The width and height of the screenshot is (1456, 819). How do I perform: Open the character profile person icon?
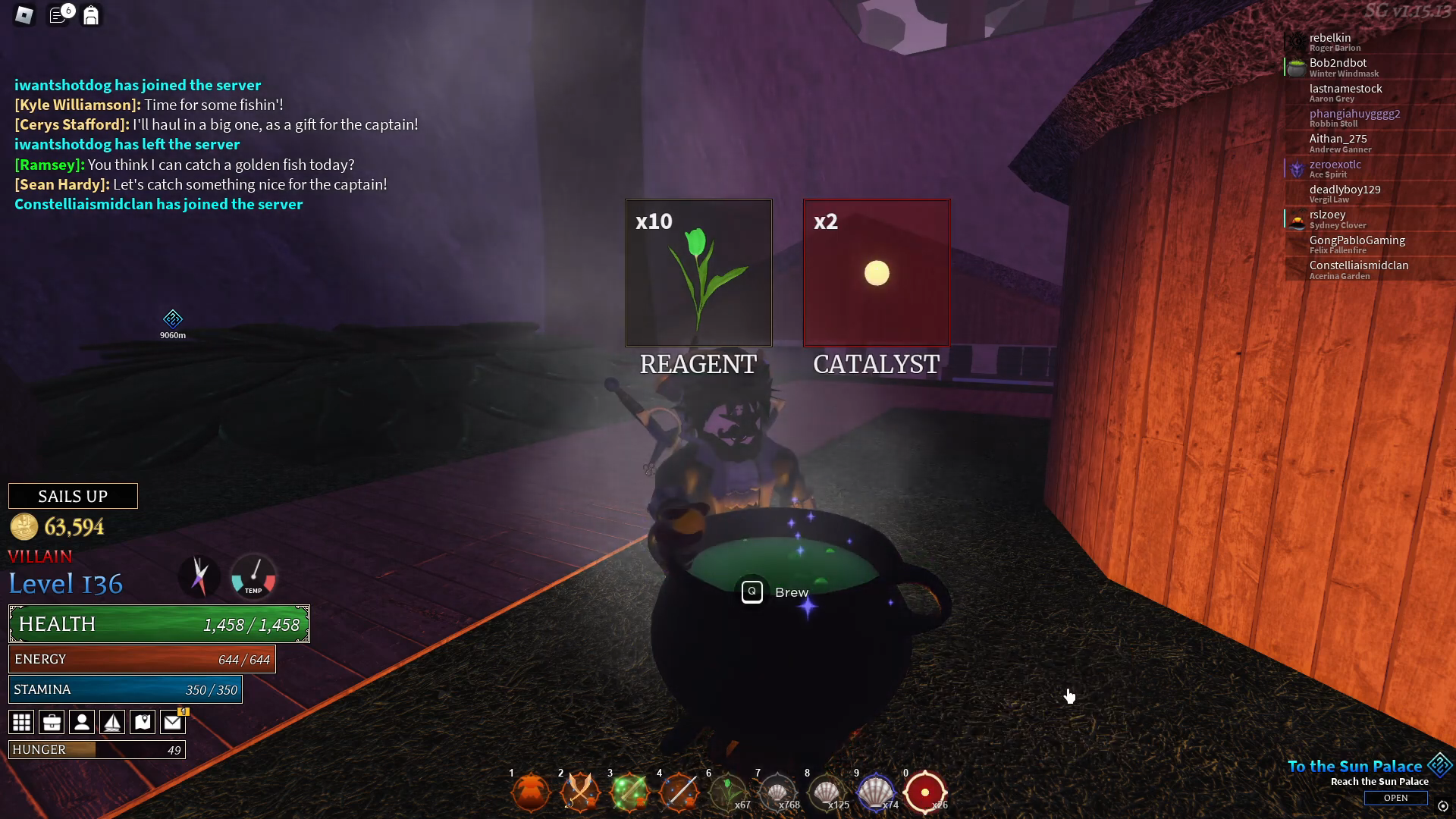pyautogui.click(x=82, y=721)
